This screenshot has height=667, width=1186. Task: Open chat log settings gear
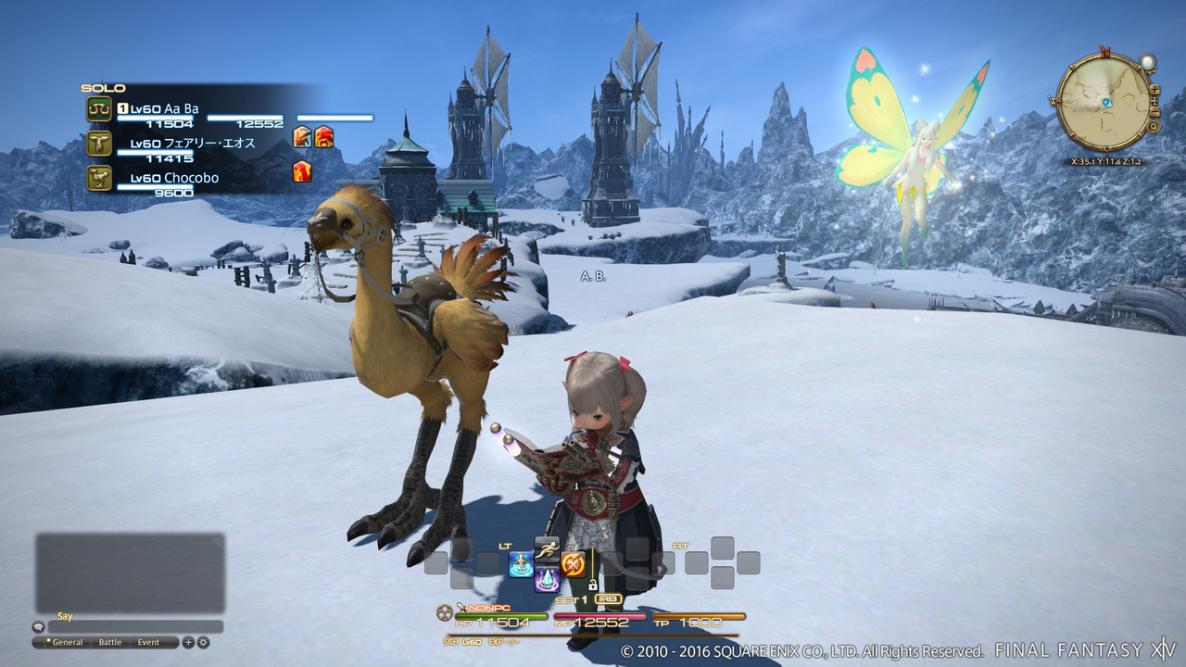(203, 642)
